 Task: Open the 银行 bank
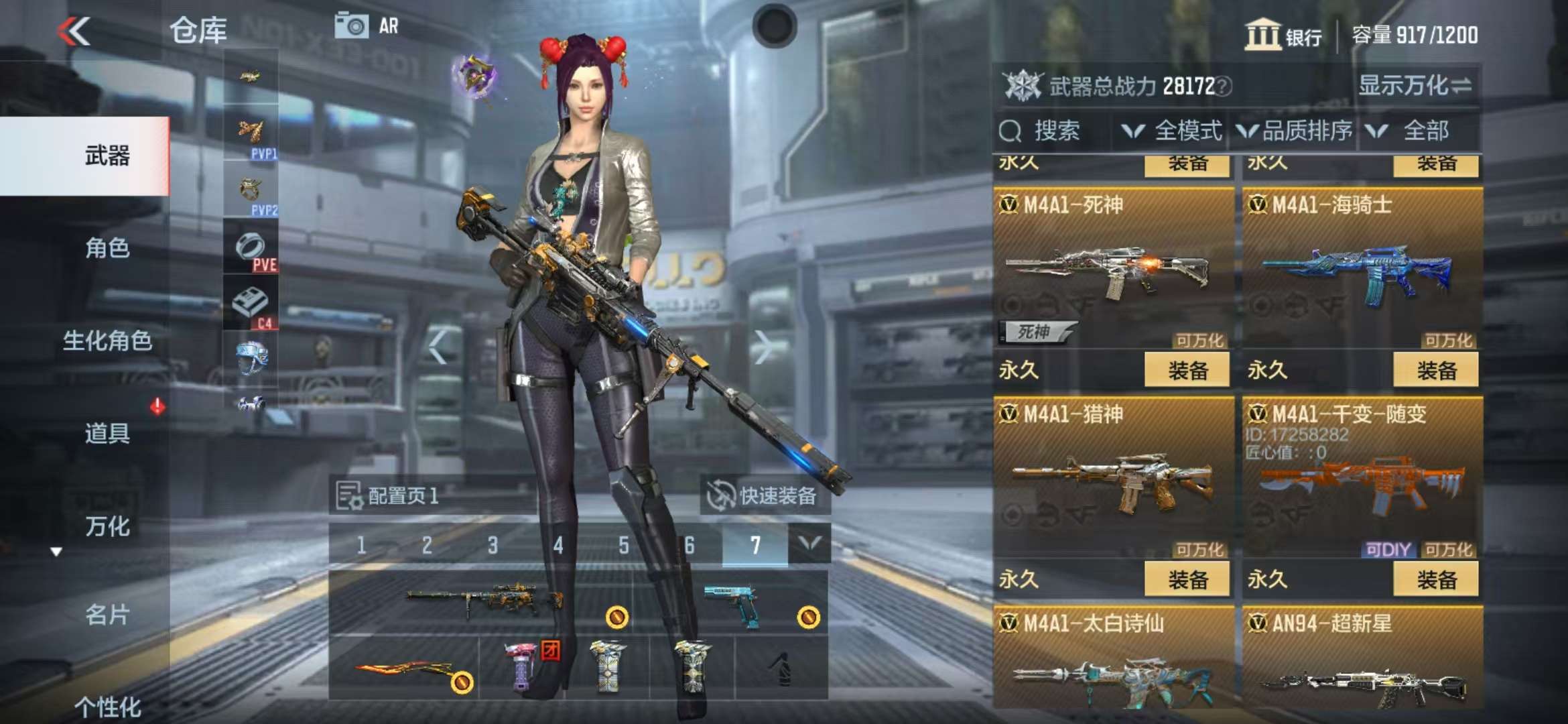(1283, 35)
